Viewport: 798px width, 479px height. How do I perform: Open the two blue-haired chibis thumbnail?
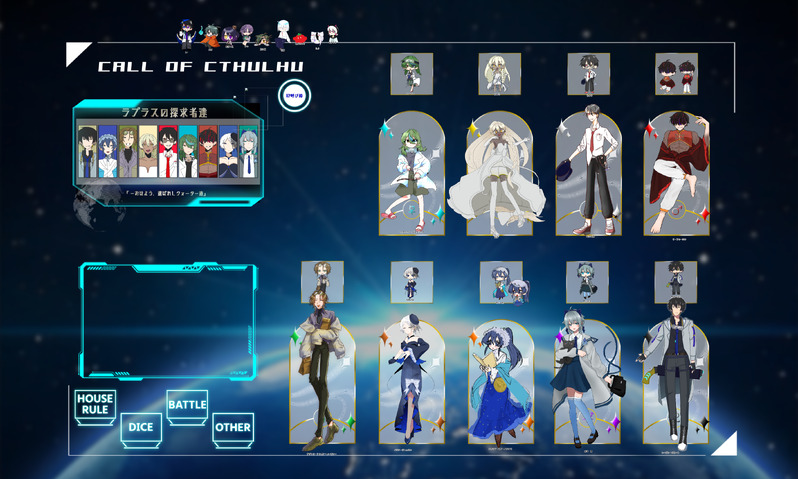[x=501, y=282]
